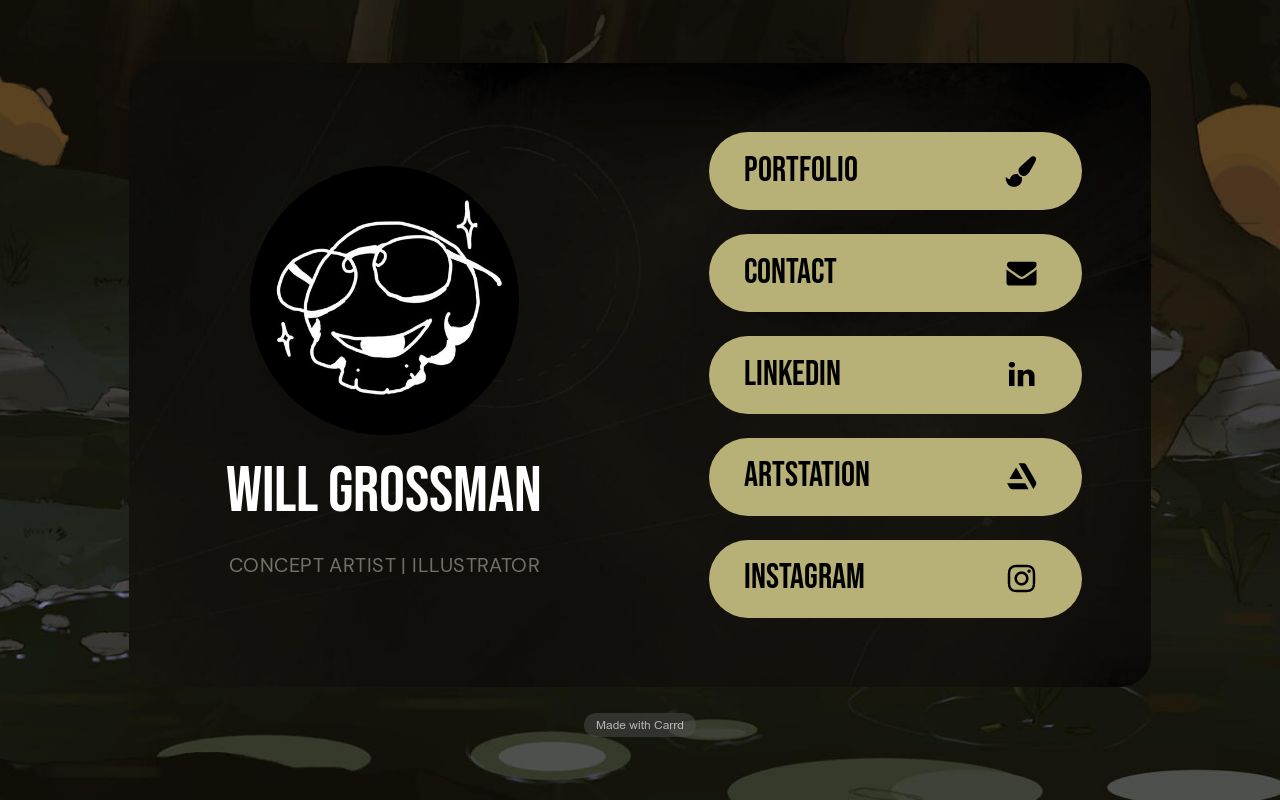Image resolution: width=1280 pixels, height=800 pixels.
Task: Click the 'Made with Carrd' footer link
Action: (x=639, y=725)
